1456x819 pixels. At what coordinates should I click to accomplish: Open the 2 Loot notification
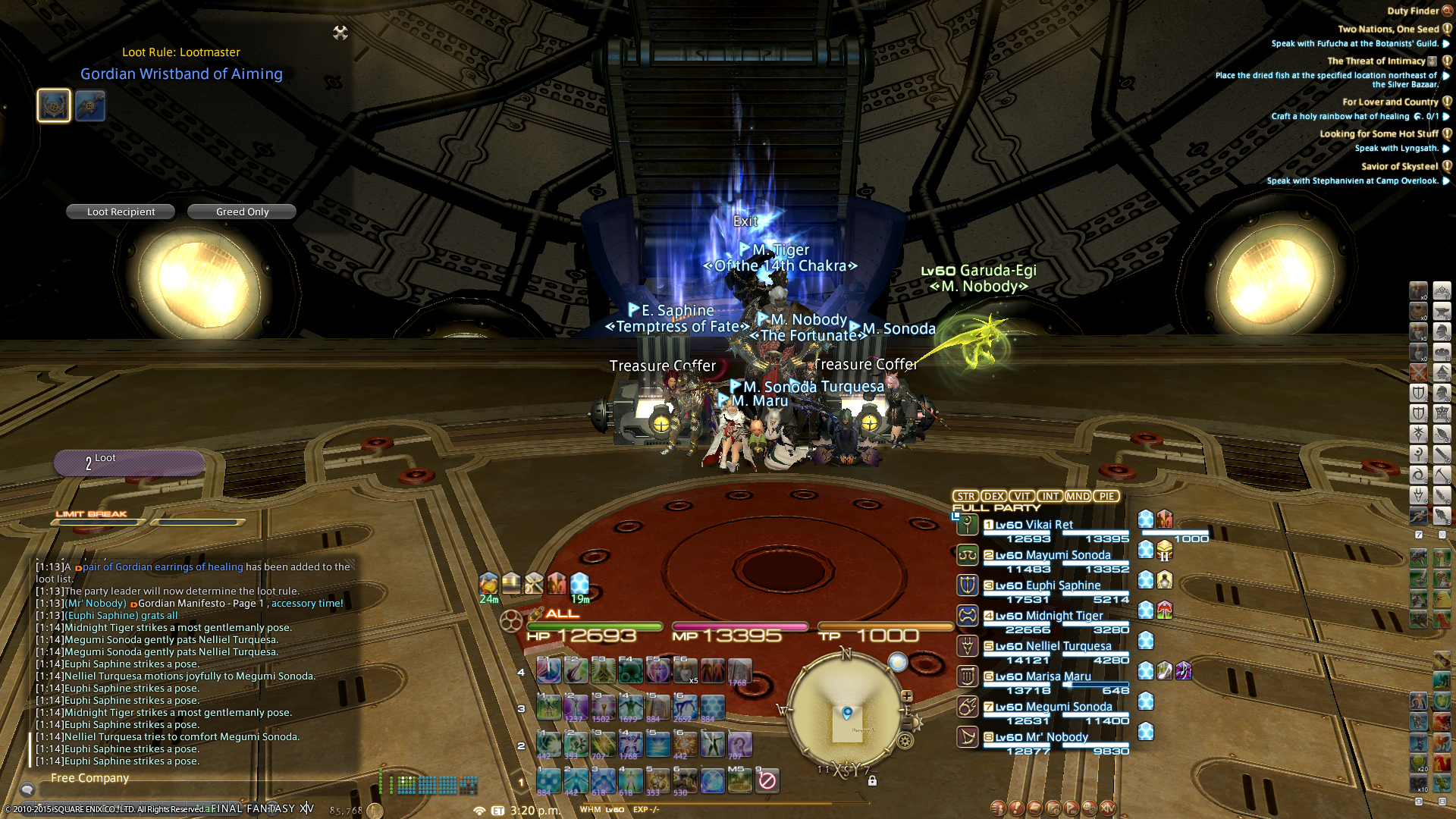click(129, 462)
